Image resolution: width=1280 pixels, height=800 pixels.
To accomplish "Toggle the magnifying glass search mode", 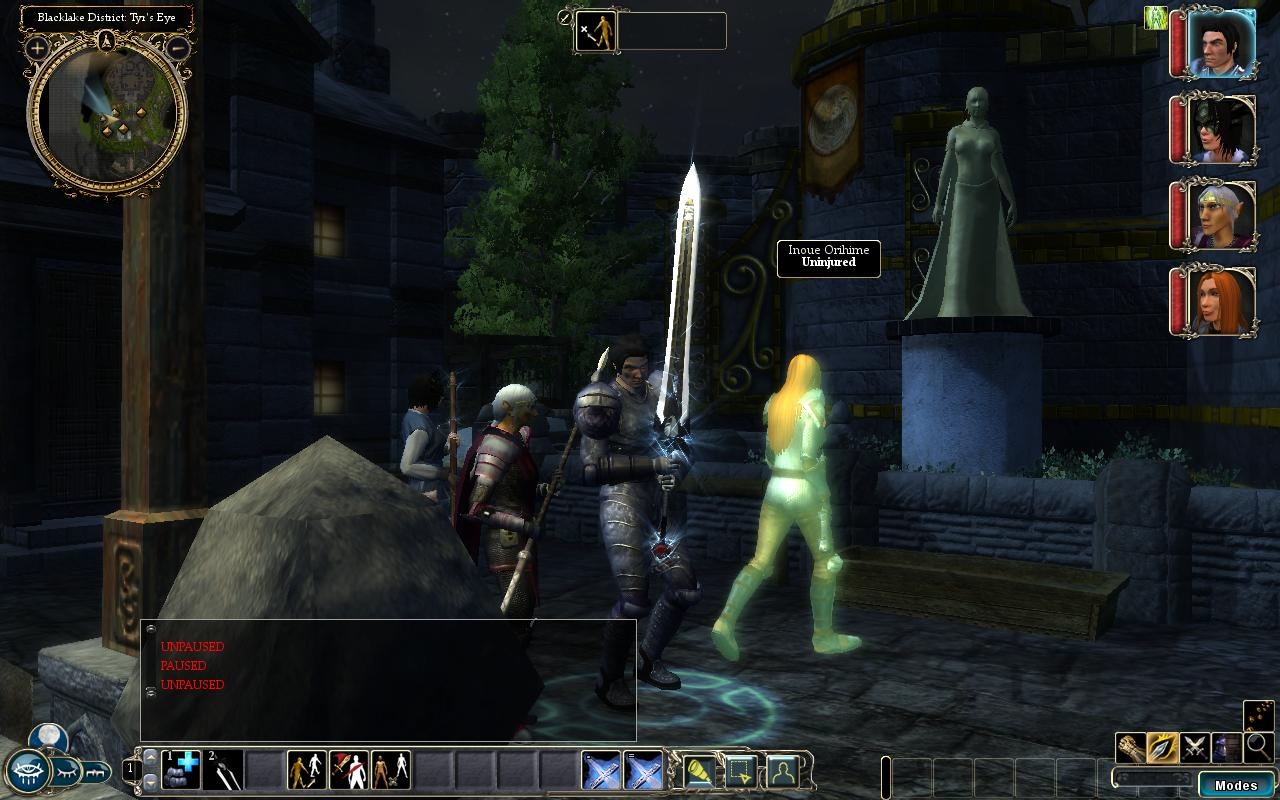I will tap(1258, 746).
